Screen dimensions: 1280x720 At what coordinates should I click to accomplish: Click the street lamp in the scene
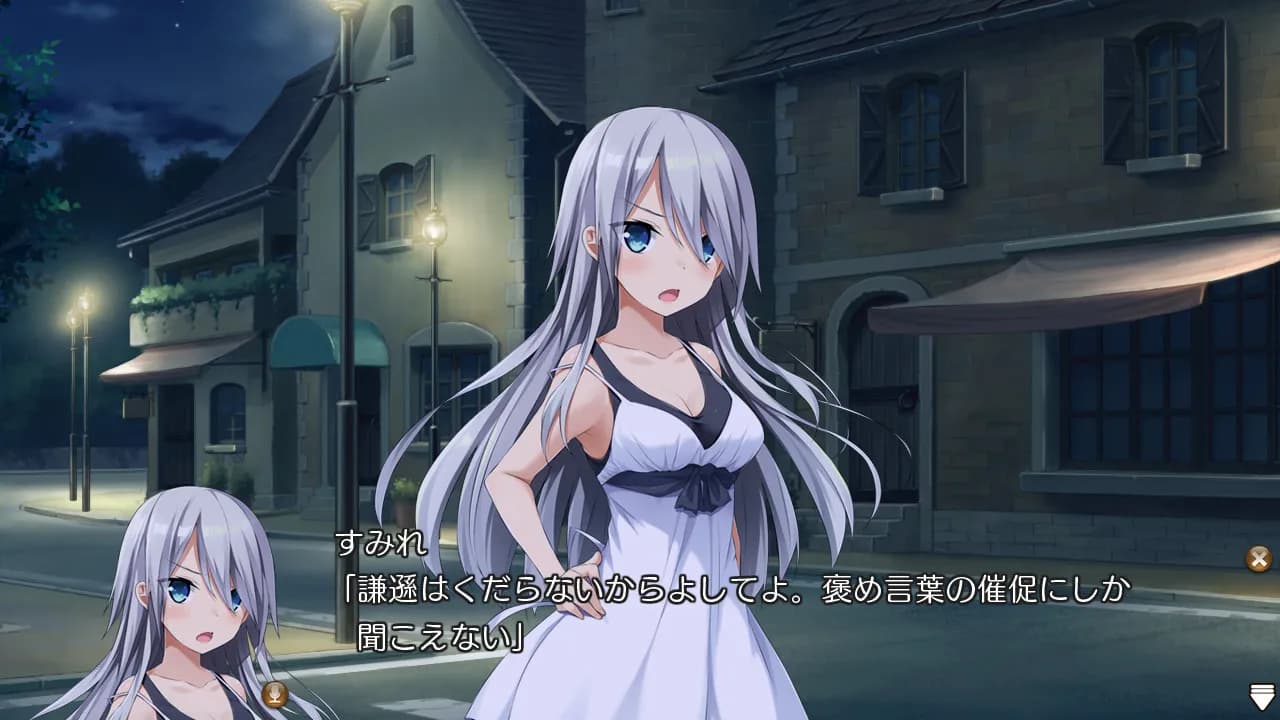(348, 200)
